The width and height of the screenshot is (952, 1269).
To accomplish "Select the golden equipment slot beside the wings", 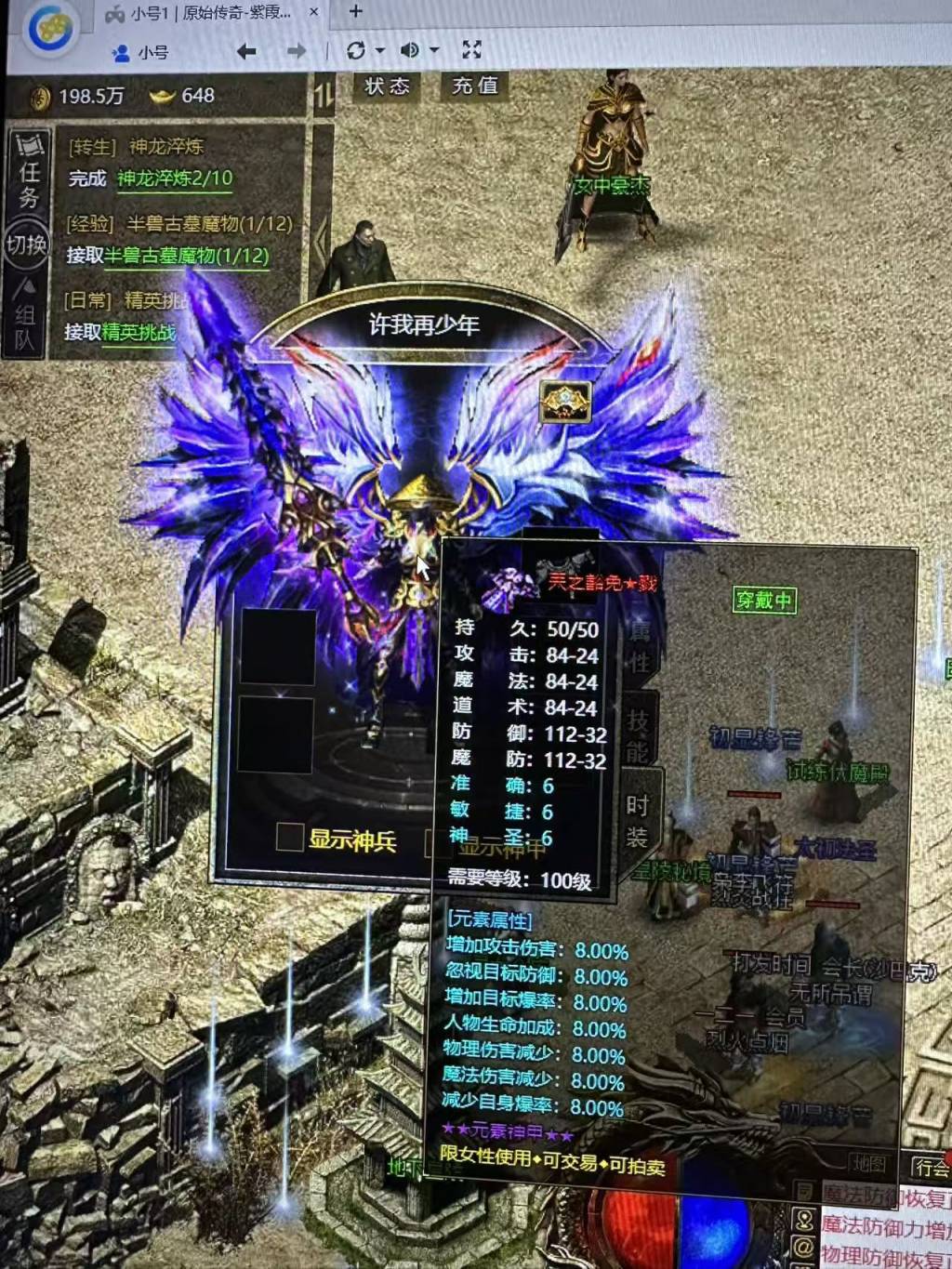I will 565,402.
